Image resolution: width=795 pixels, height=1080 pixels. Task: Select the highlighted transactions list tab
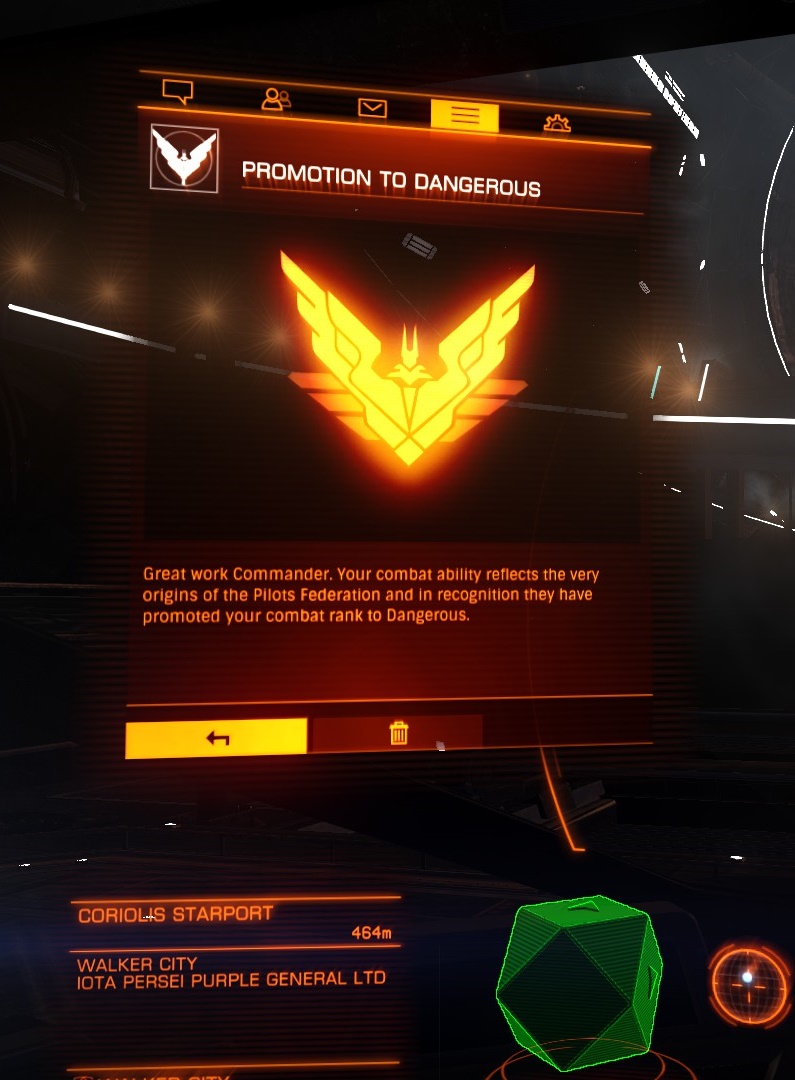click(x=464, y=116)
